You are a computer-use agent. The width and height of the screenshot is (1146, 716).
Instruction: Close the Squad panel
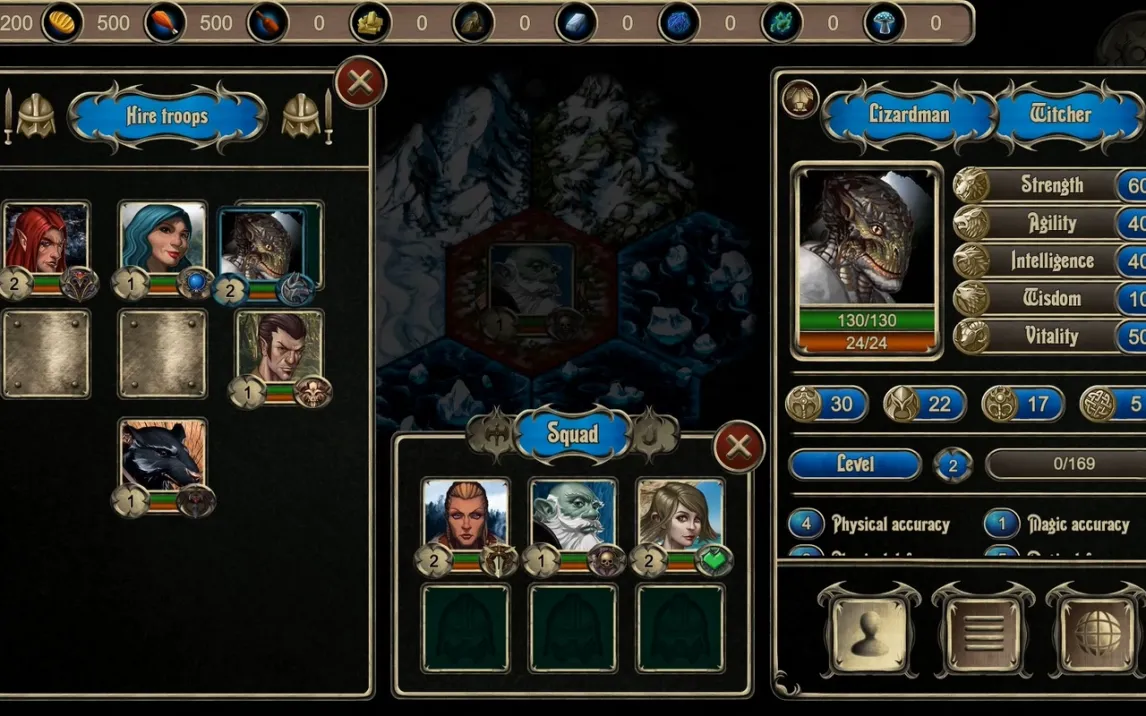click(738, 446)
